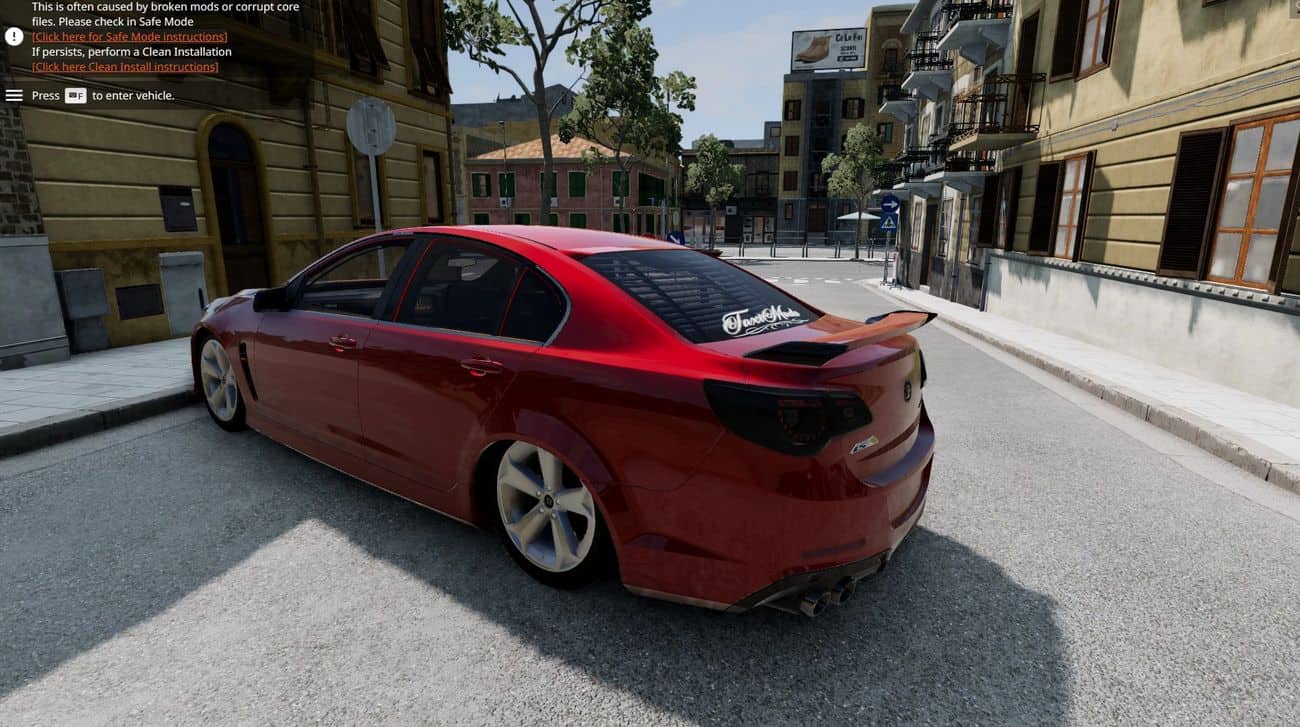Image resolution: width=1300 pixels, height=727 pixels.
Task: Open the Clean Install instructions link
Action: pos(125,67)
